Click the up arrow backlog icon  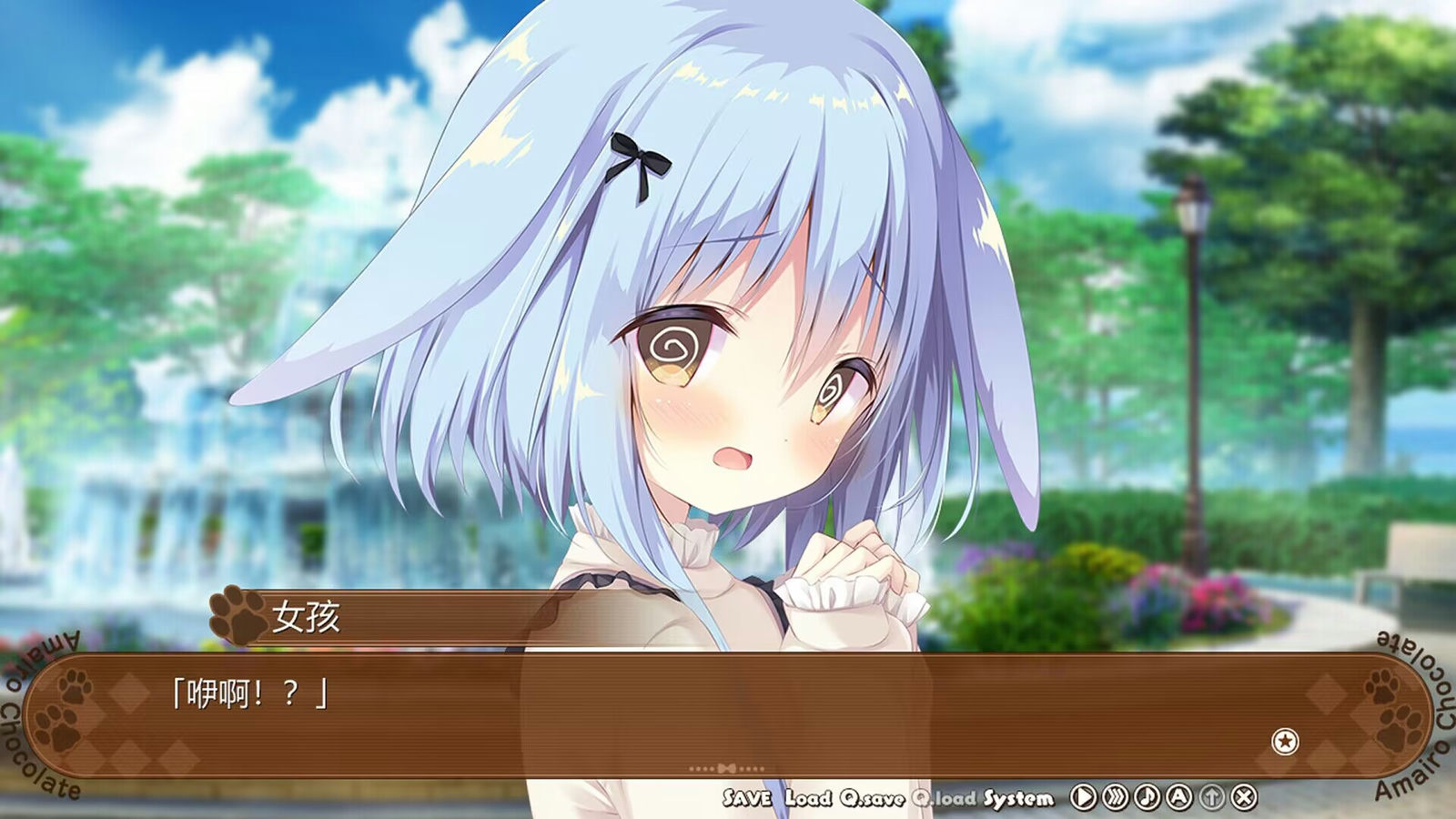[x=1213, y=796]
